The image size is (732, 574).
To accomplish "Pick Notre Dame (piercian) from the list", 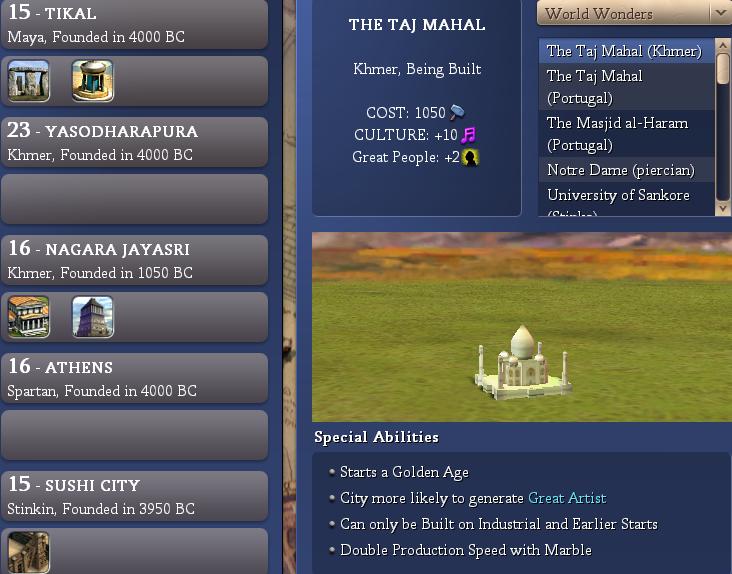I will (620, 170).
